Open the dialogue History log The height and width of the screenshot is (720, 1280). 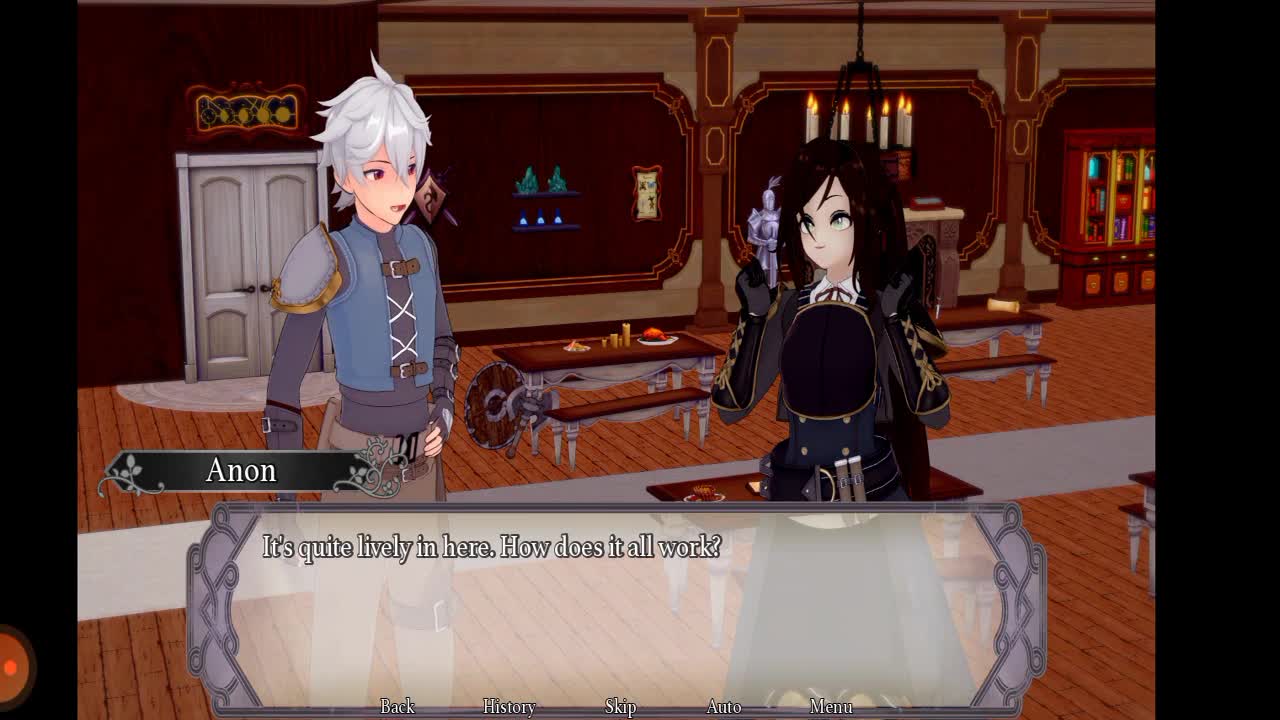[x=509, y=706]
